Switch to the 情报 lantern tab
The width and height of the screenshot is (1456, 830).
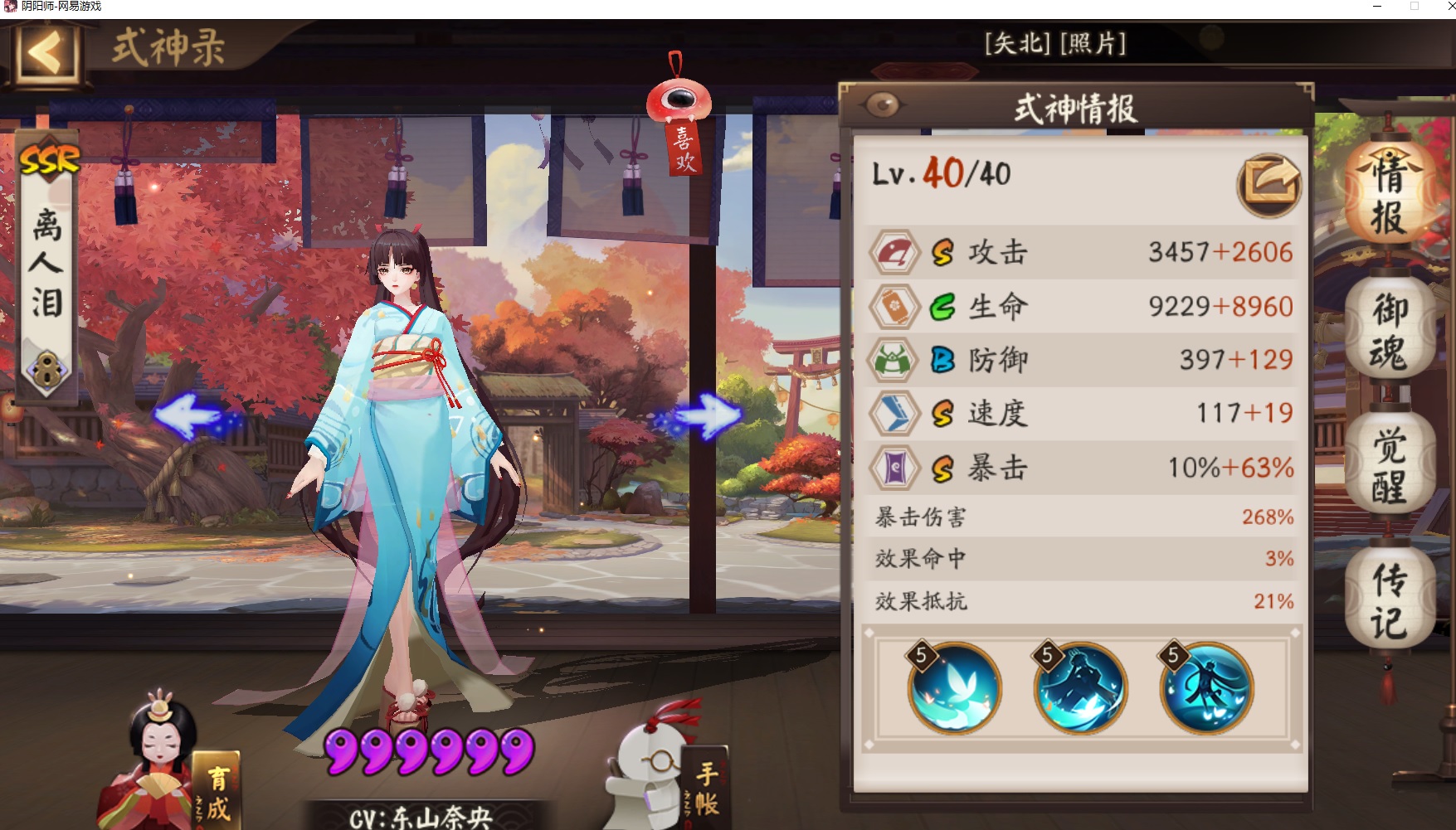1388,197
